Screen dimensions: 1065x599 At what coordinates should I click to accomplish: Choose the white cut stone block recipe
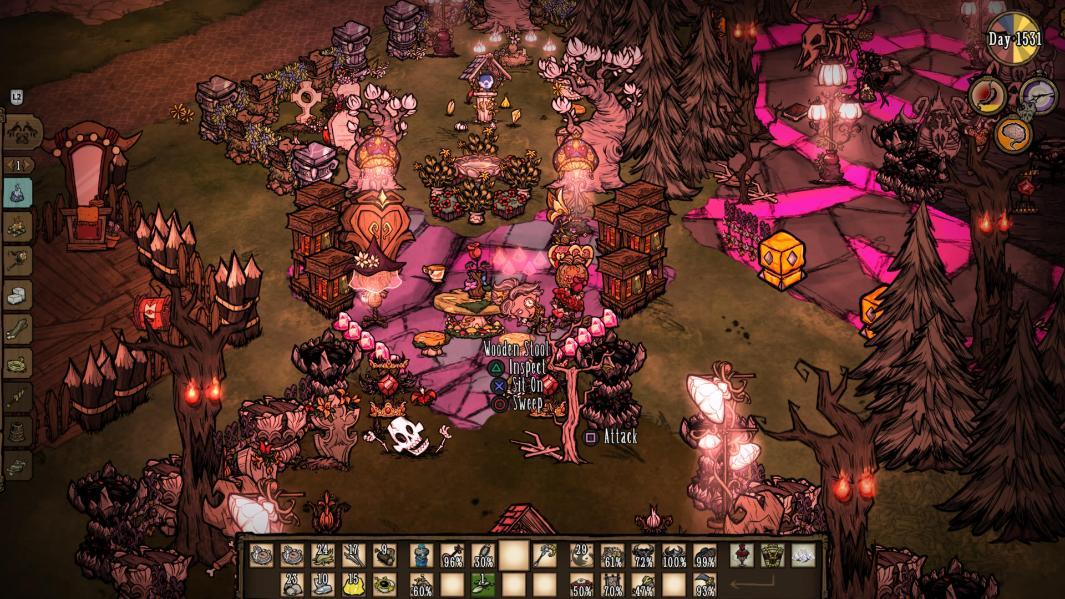point(18,296)
